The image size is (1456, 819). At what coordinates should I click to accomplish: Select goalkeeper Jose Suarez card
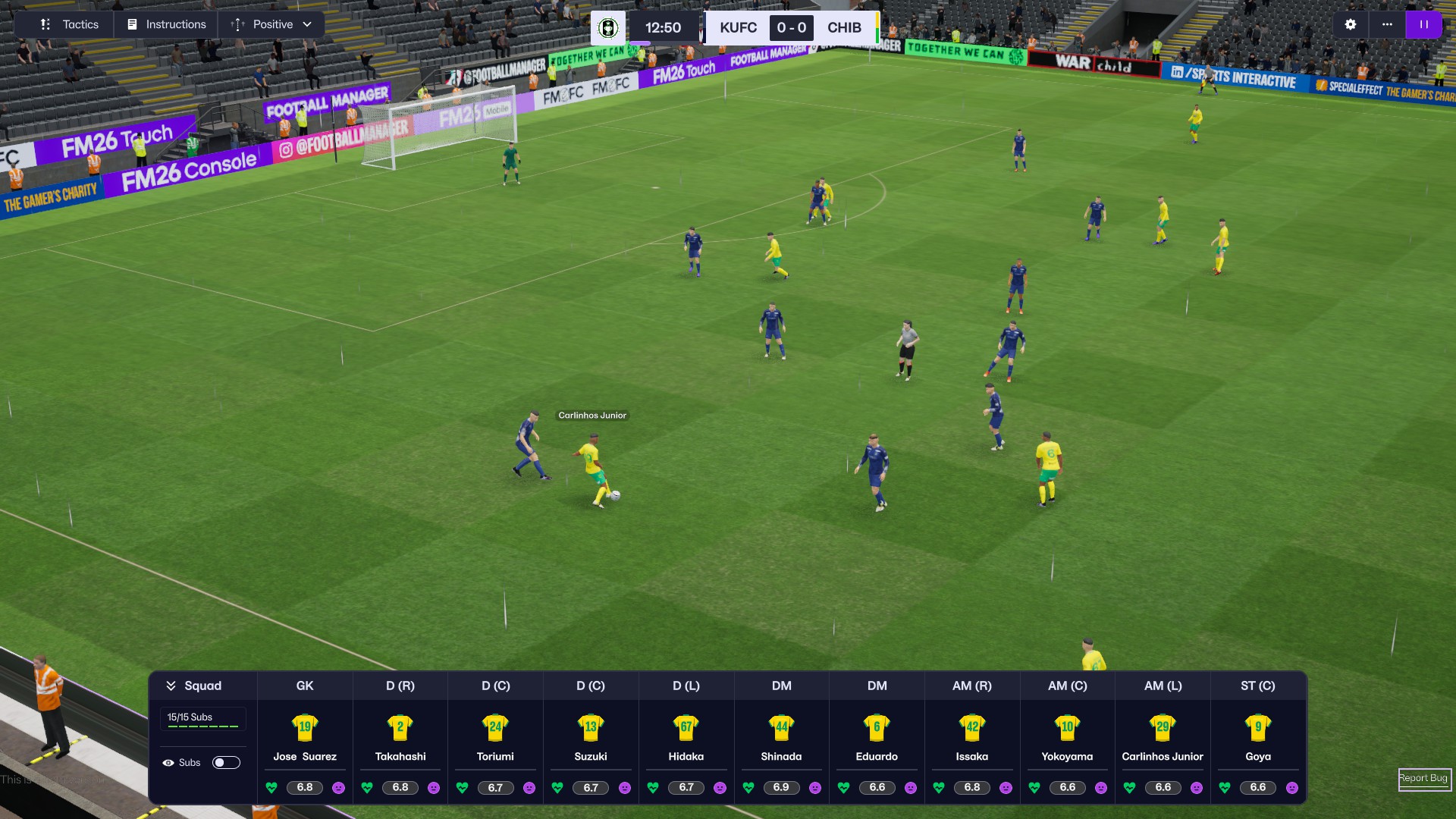(x=305, y=736)
